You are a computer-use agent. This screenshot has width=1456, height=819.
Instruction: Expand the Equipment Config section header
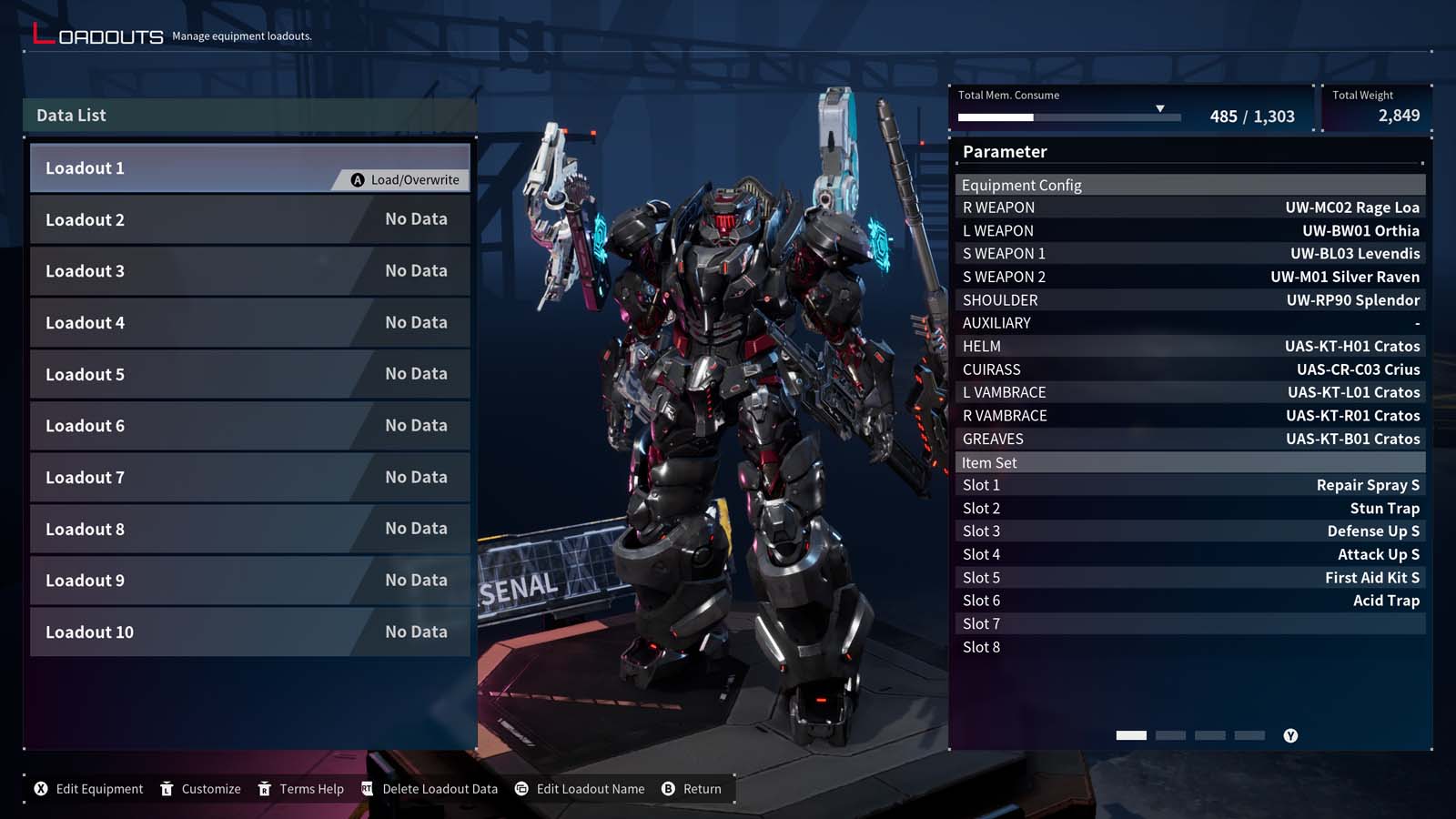[1188, 185]
